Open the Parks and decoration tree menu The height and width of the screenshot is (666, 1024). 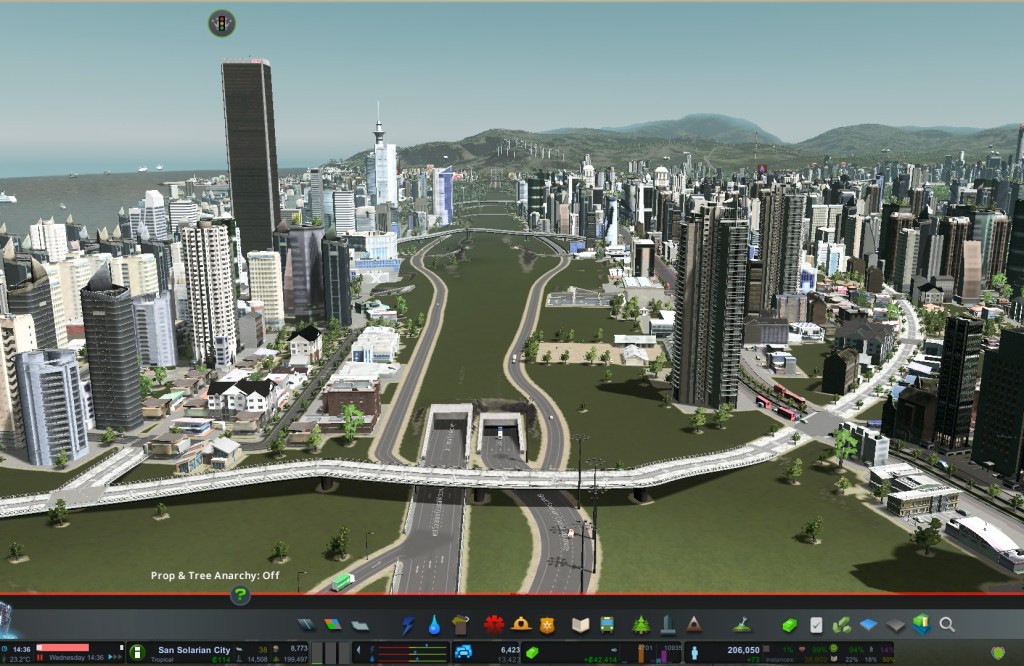click(640, 625)
